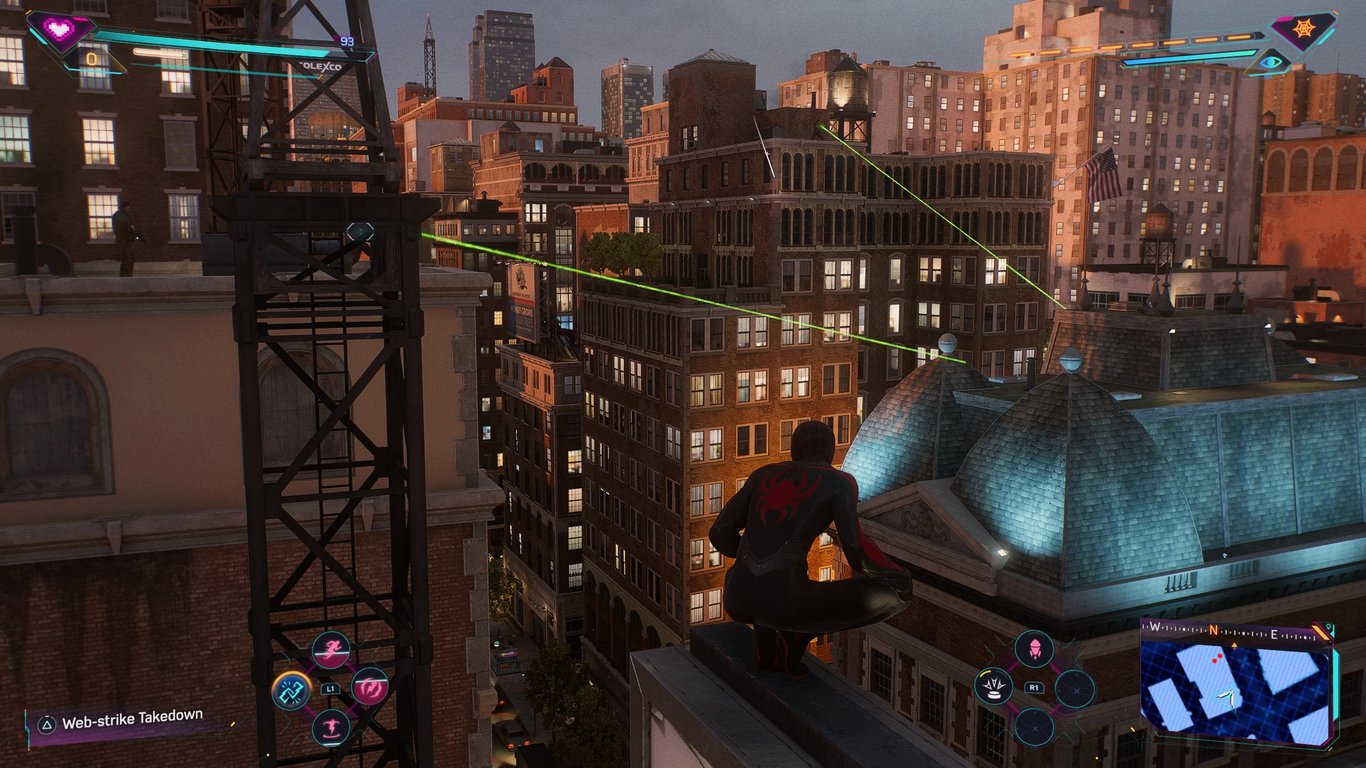Image resolution: width=1366 pixels, height=768 pixels.
Task: Use the leaping figure Venom jump ability
Action: [x=331, y=727]
